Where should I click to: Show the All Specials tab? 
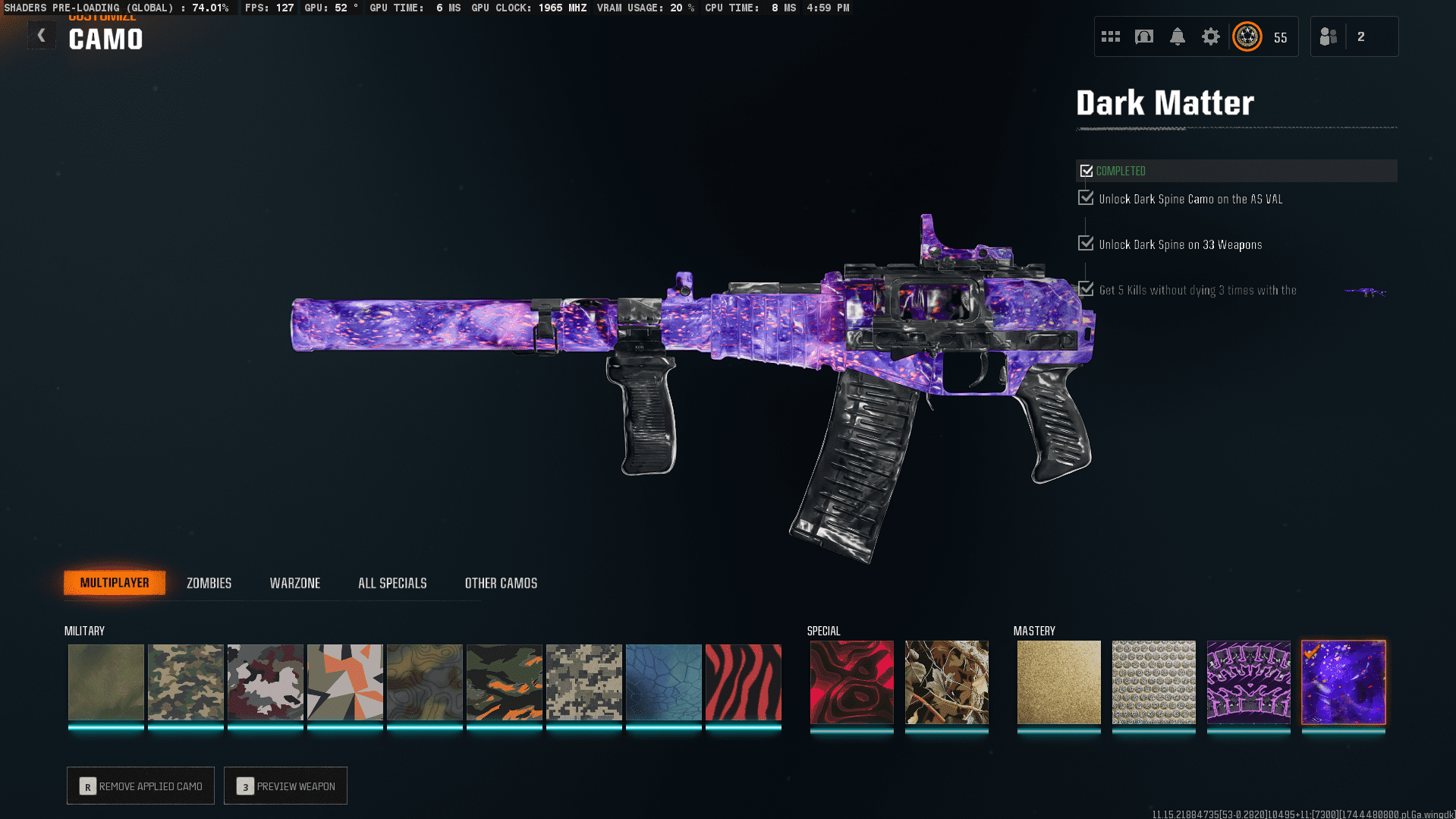(392, 583)
